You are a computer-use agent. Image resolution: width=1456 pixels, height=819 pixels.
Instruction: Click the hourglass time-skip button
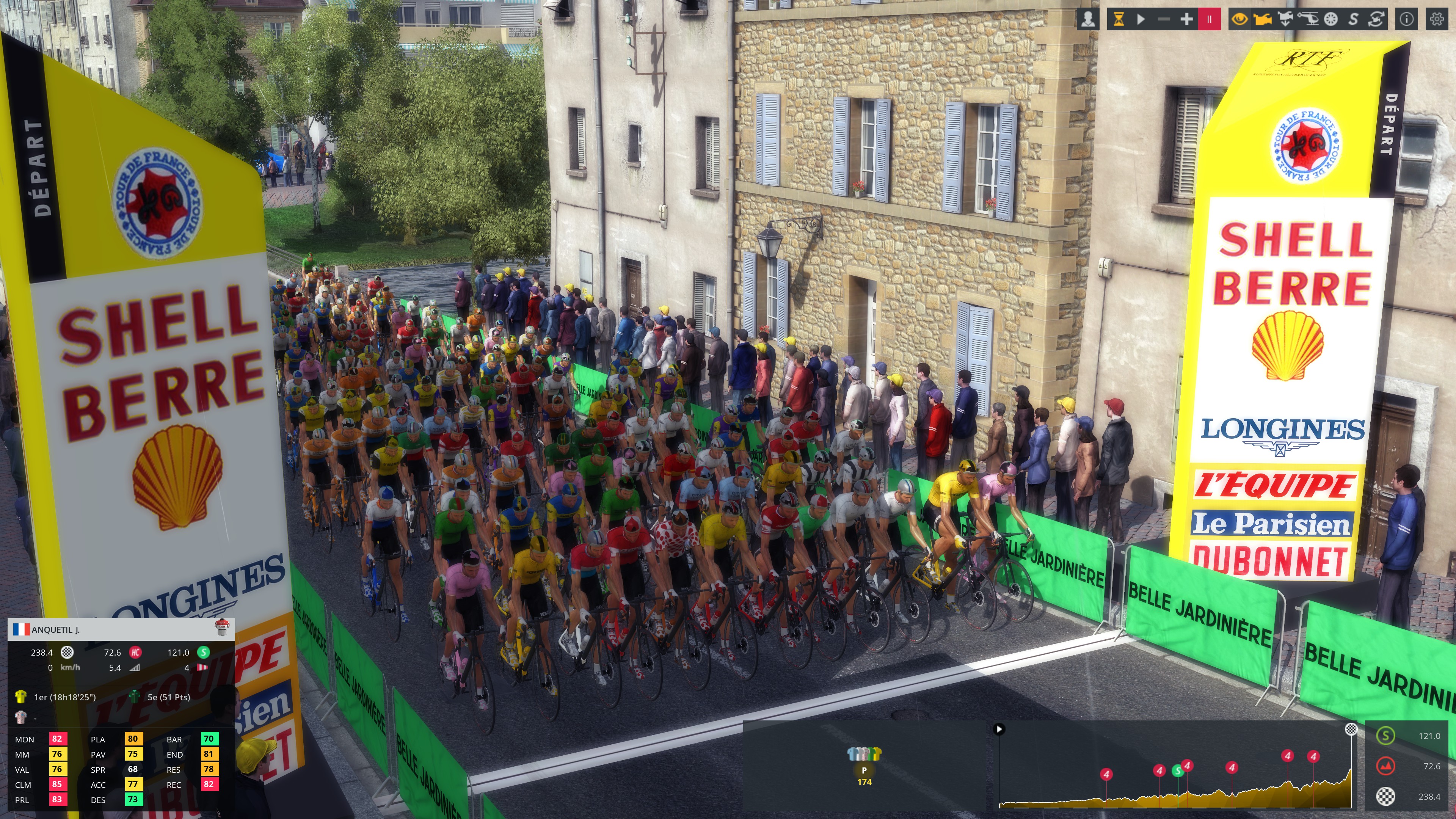point(1119,20)
